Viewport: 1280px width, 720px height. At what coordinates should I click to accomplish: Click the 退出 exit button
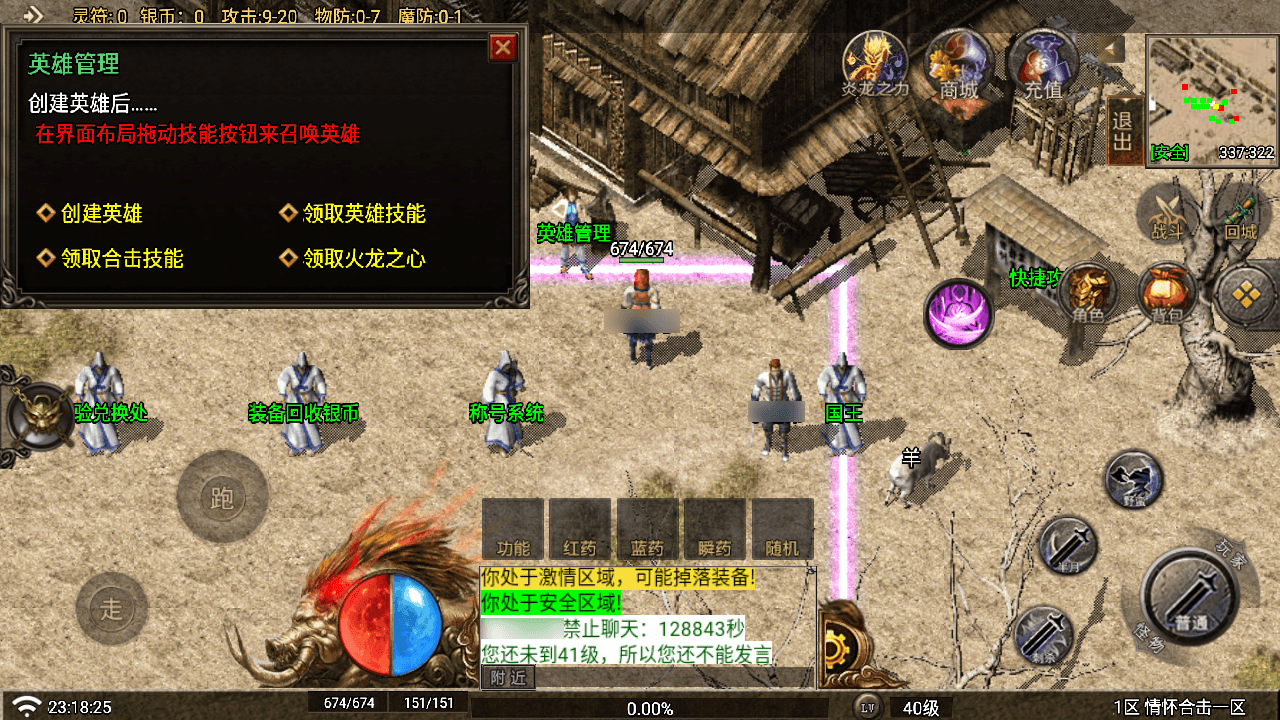pyautogui.click(x=1123, y=131)
